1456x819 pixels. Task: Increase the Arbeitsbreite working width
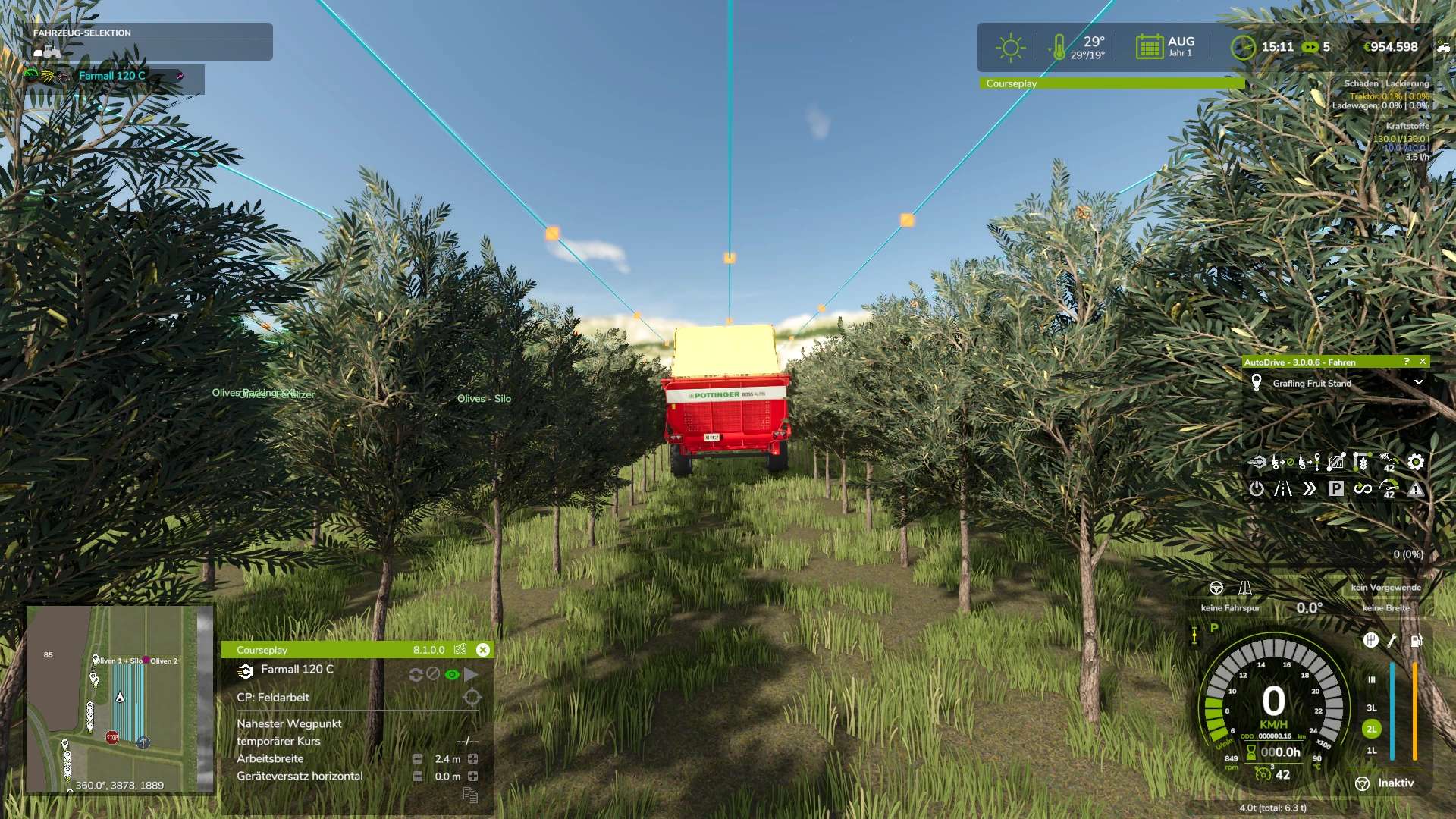pyautogui.click(x=473, y=759)
